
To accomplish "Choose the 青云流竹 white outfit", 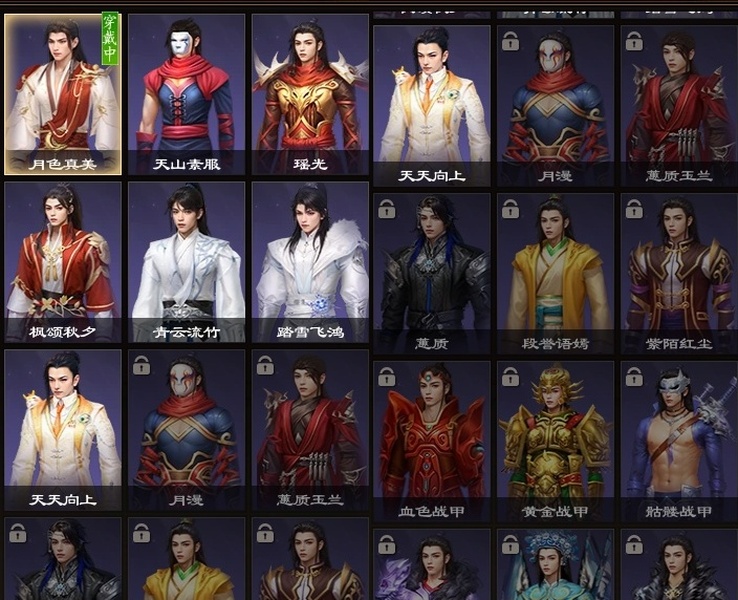I will pyautogui.click(x=186, y=262).
